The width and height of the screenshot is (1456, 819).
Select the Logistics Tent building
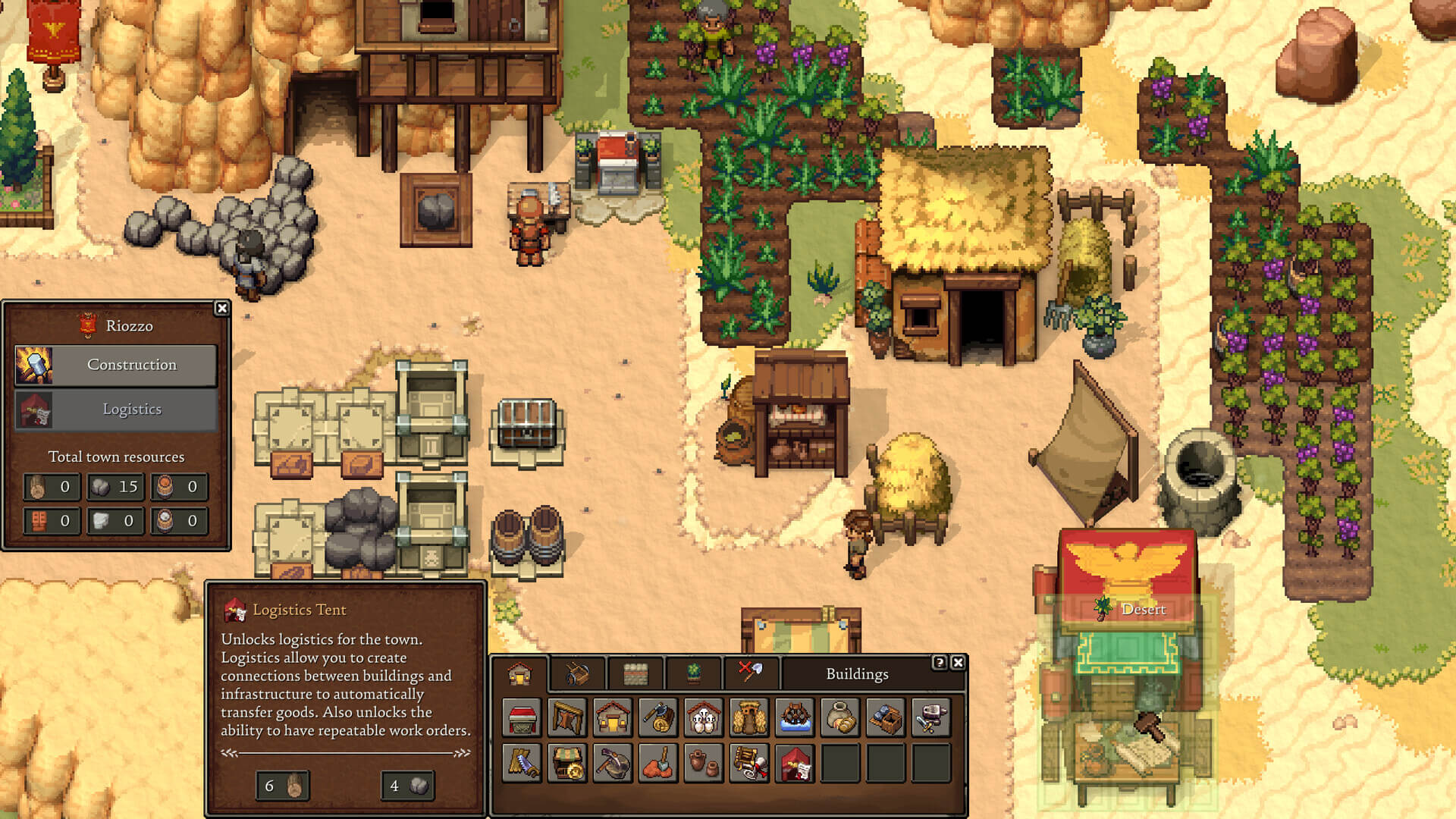[x=795, y=763]
